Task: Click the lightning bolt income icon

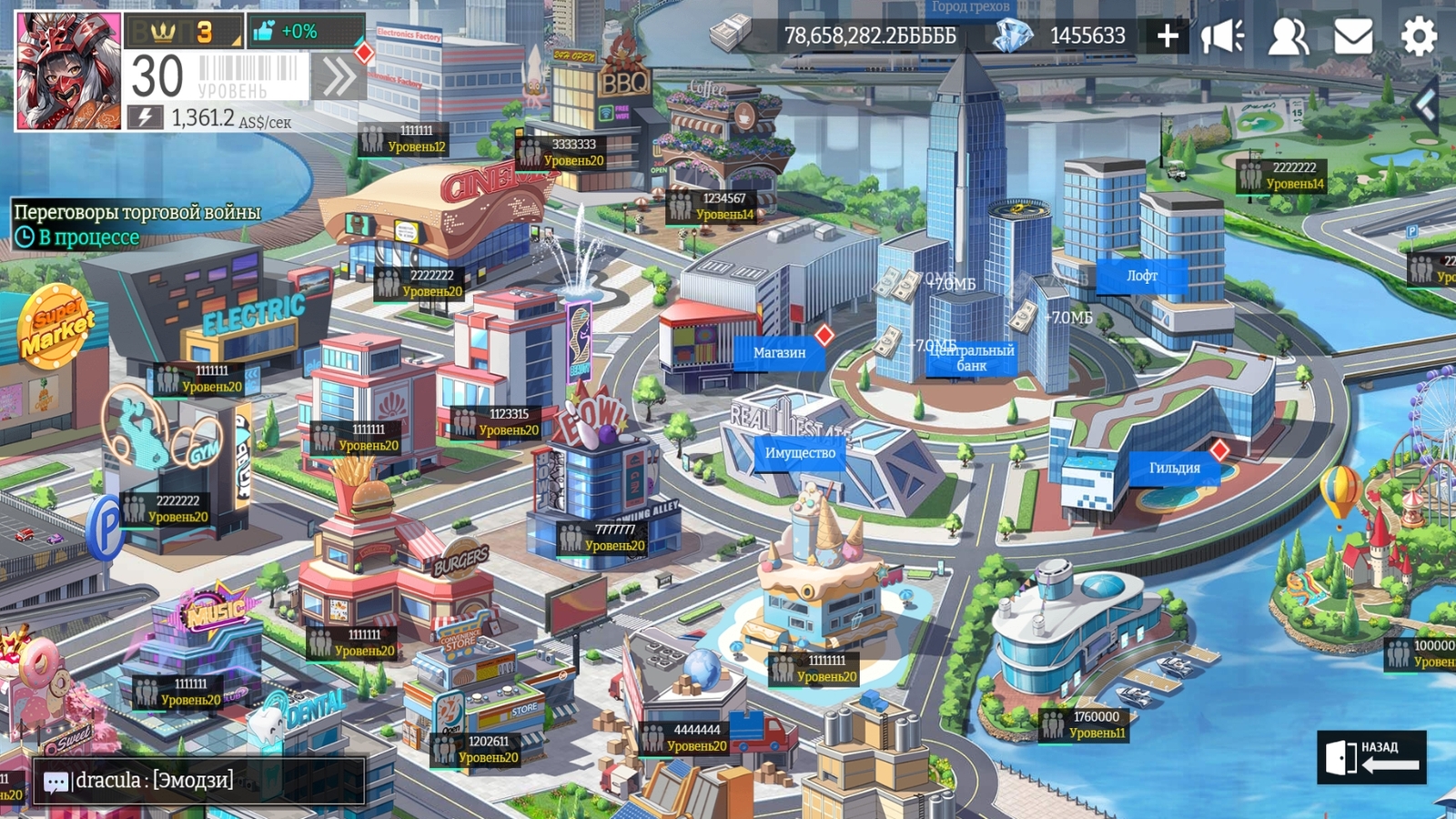Action: [x=144, y=115]
